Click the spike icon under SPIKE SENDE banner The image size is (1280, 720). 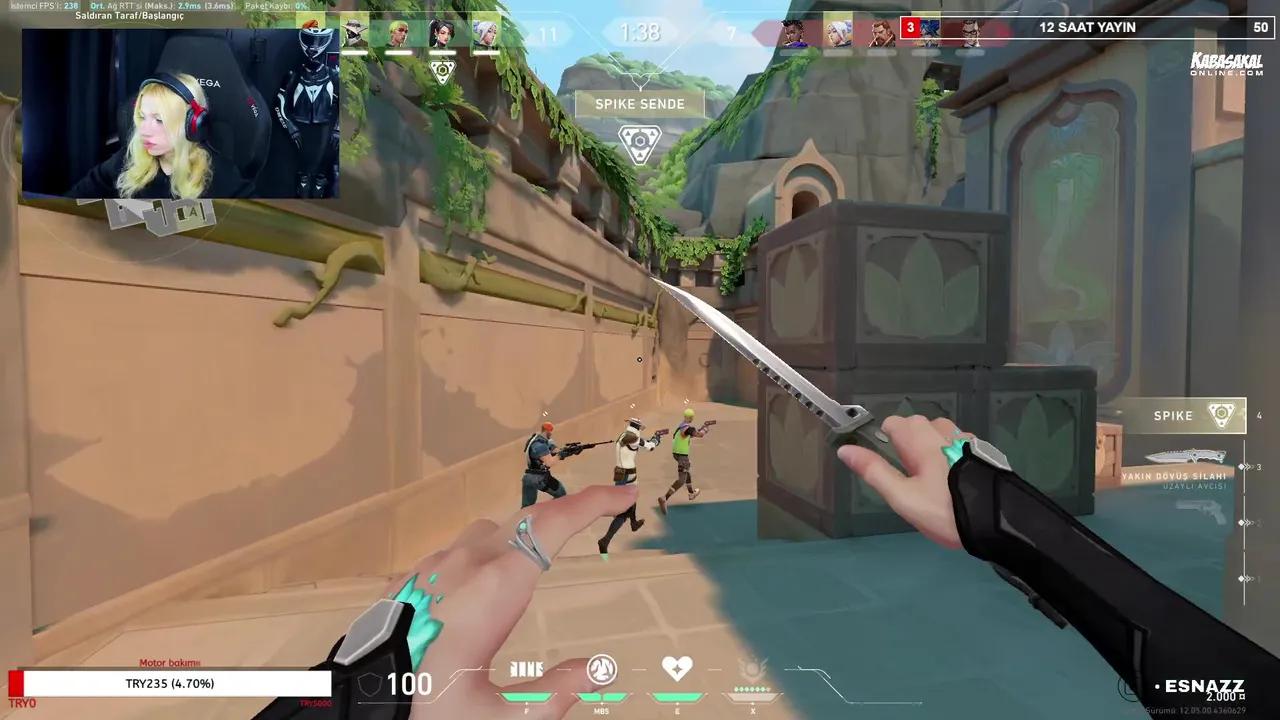click(640, 143)
